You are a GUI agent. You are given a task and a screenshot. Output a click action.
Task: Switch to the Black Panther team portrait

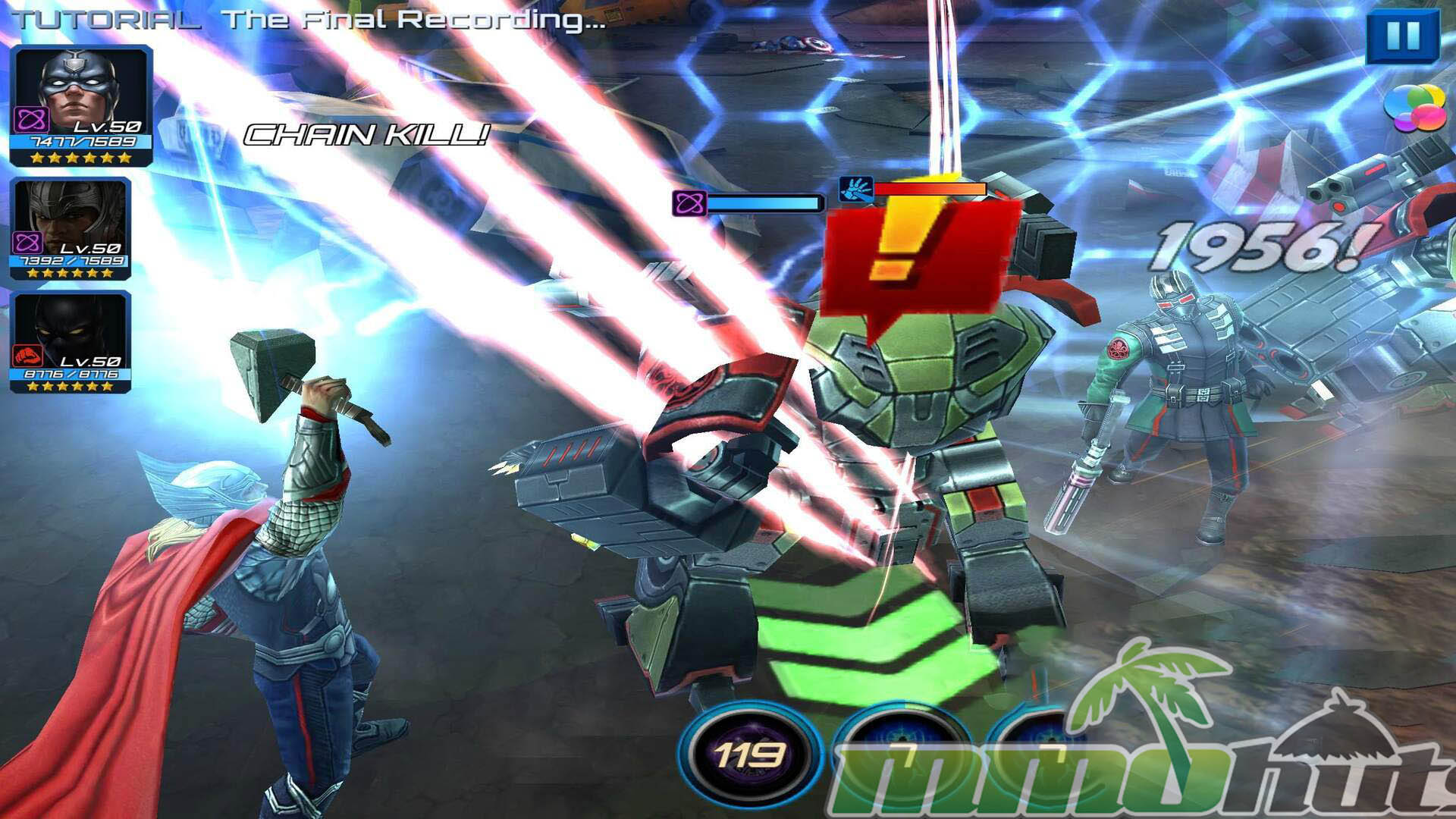pyautogui.click(x=71, y=341)
